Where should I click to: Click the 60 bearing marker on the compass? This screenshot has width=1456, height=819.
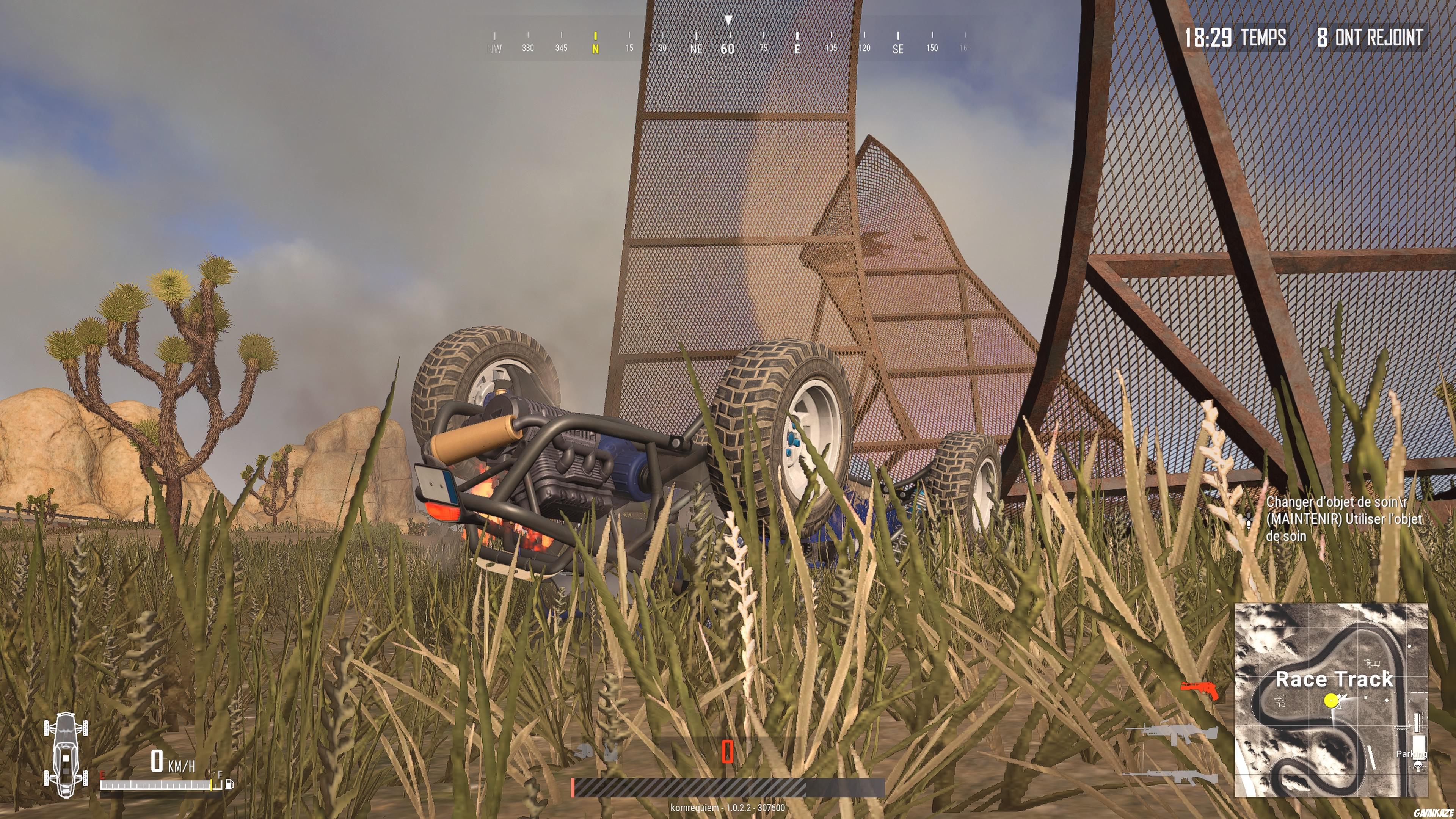pyautogui.click(x=728, y=49)
